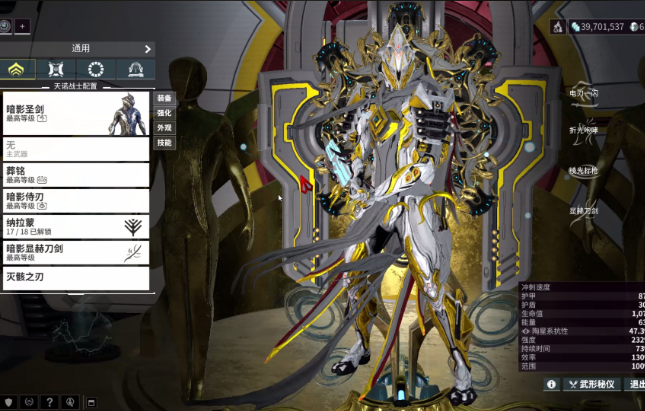Select the 暗影显赫刀剑 exalted weapon slot
The width and height of the screenshot is (645, 411).
click(76, 252)
